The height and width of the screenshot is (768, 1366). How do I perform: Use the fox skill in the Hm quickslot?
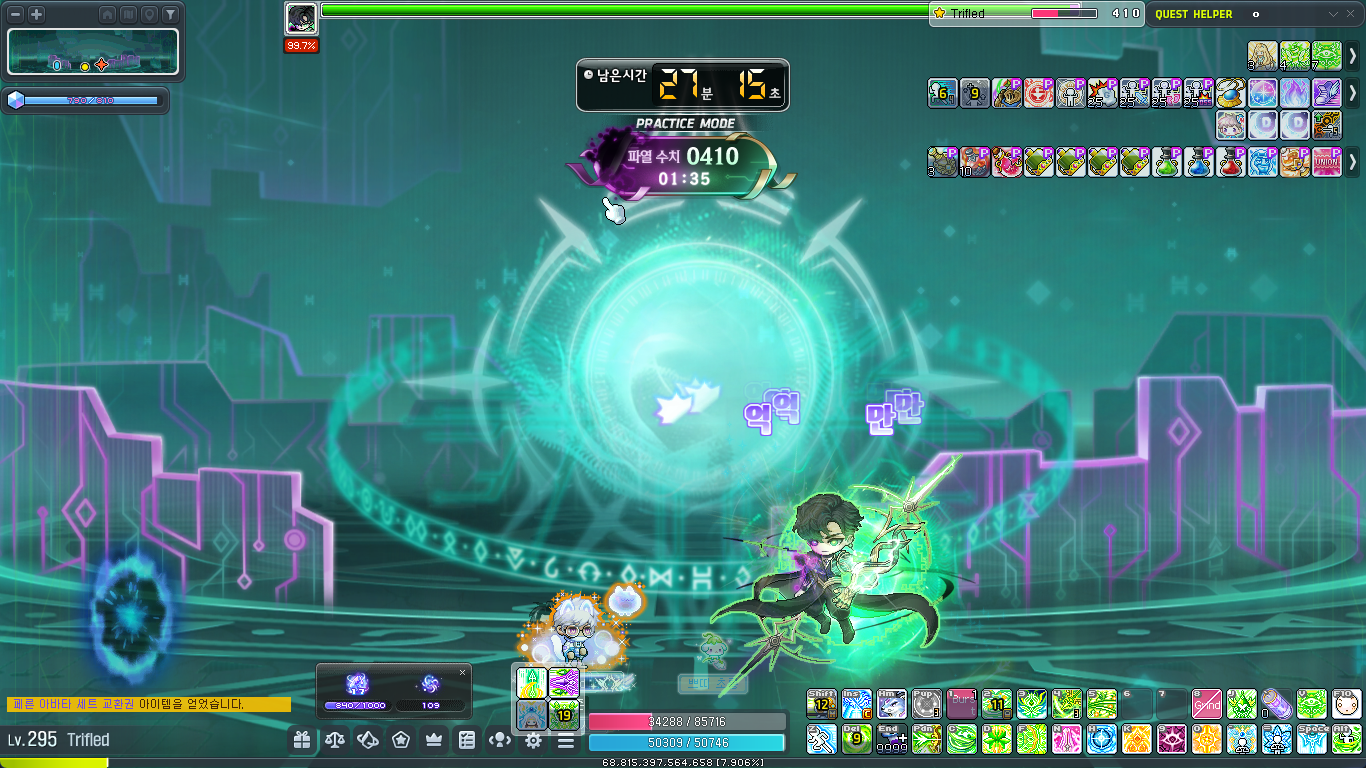[891, 704]
